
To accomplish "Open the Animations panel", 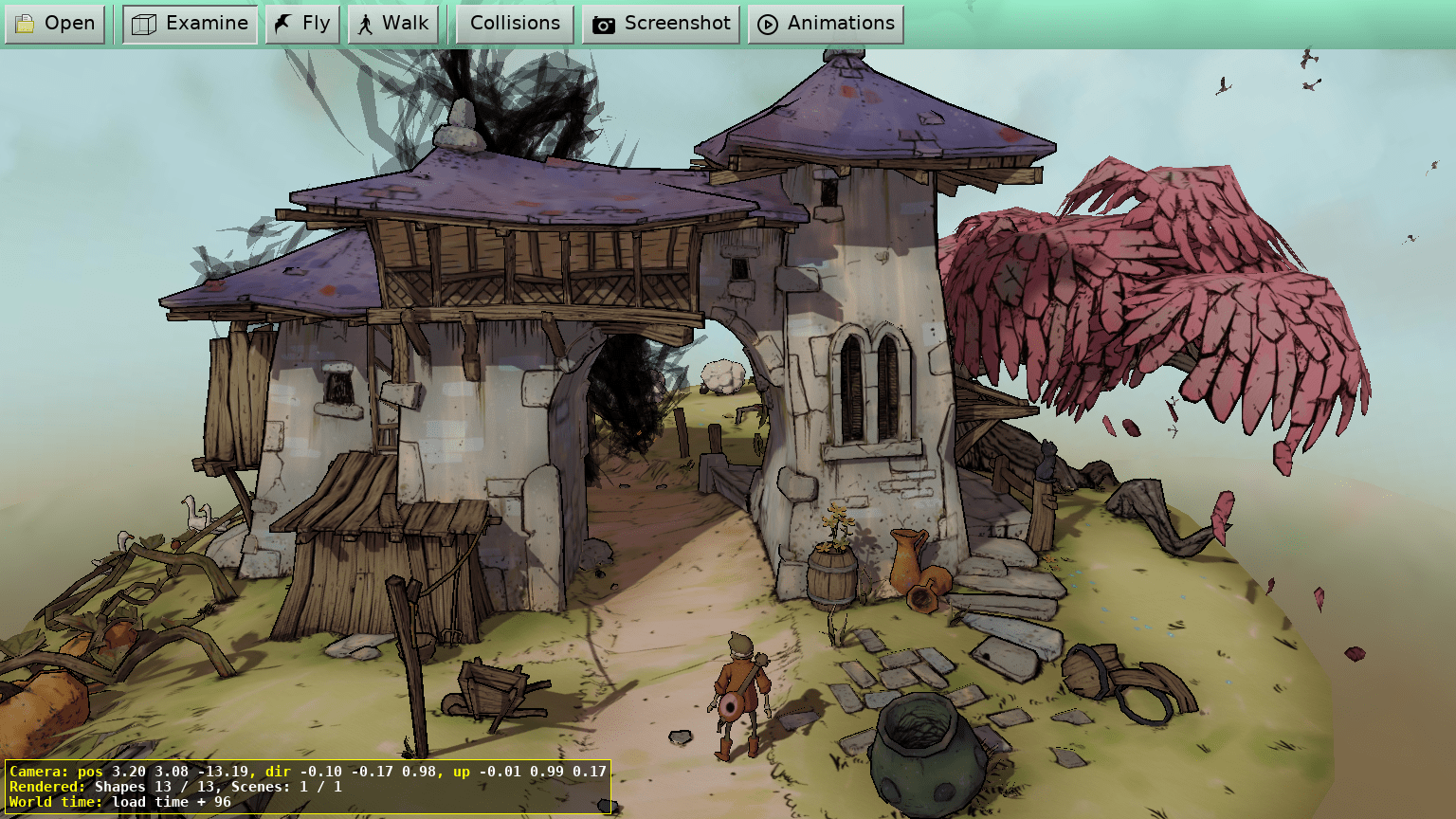I will [x=826, y=24].
